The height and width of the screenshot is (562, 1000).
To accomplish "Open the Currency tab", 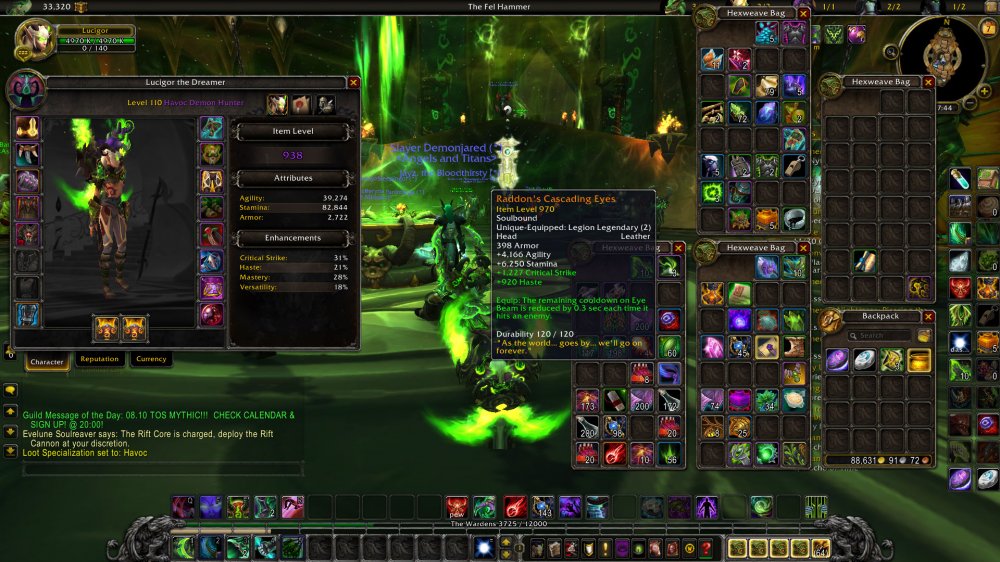I will (x=151, y=359).
